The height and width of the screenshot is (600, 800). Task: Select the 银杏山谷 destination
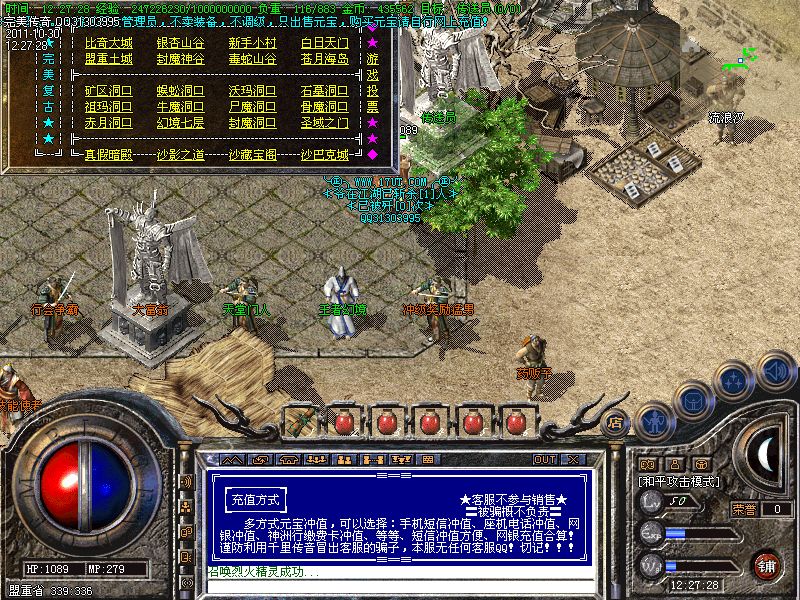181,43
